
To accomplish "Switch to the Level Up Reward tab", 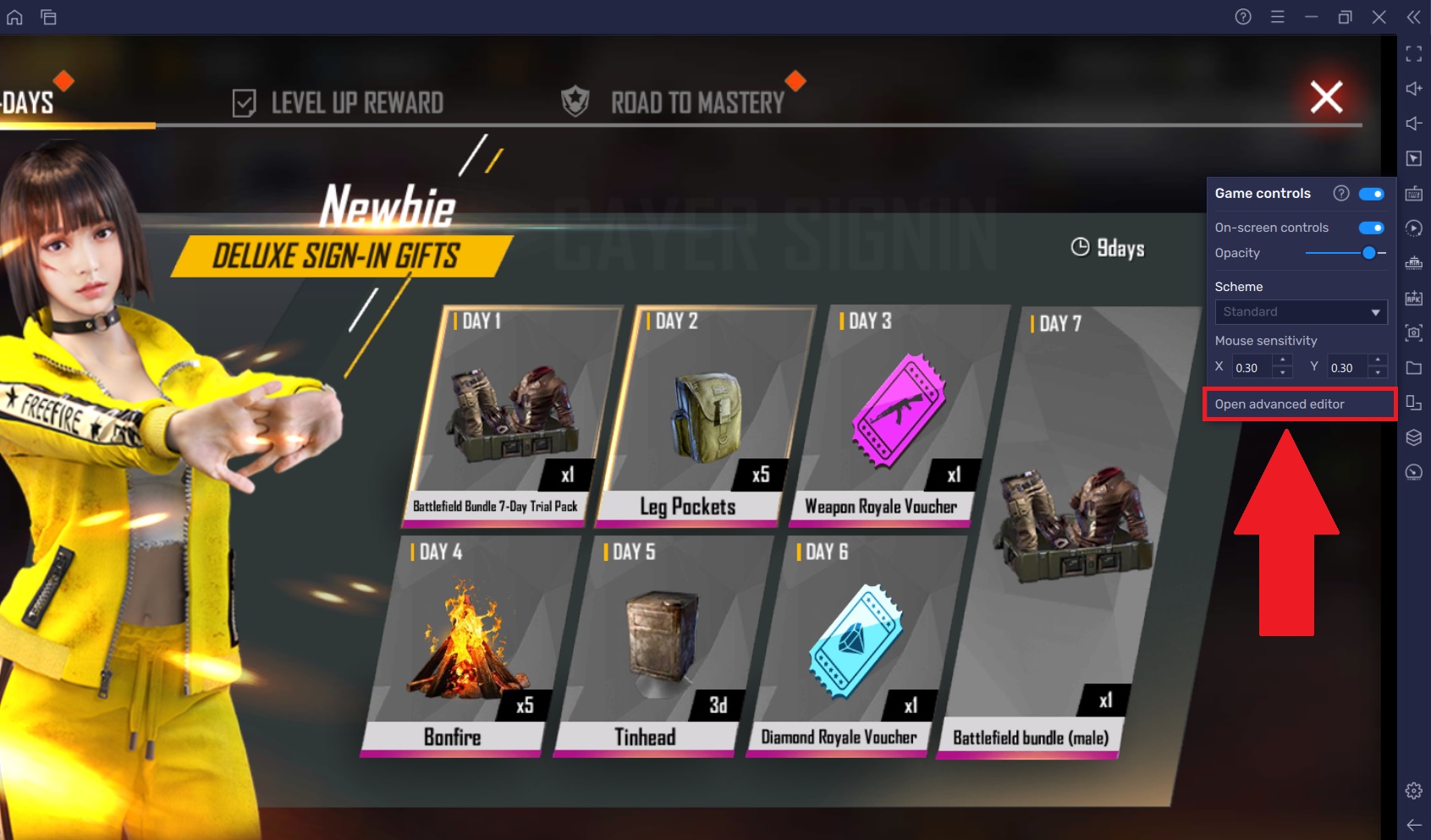I will [356, 102].
